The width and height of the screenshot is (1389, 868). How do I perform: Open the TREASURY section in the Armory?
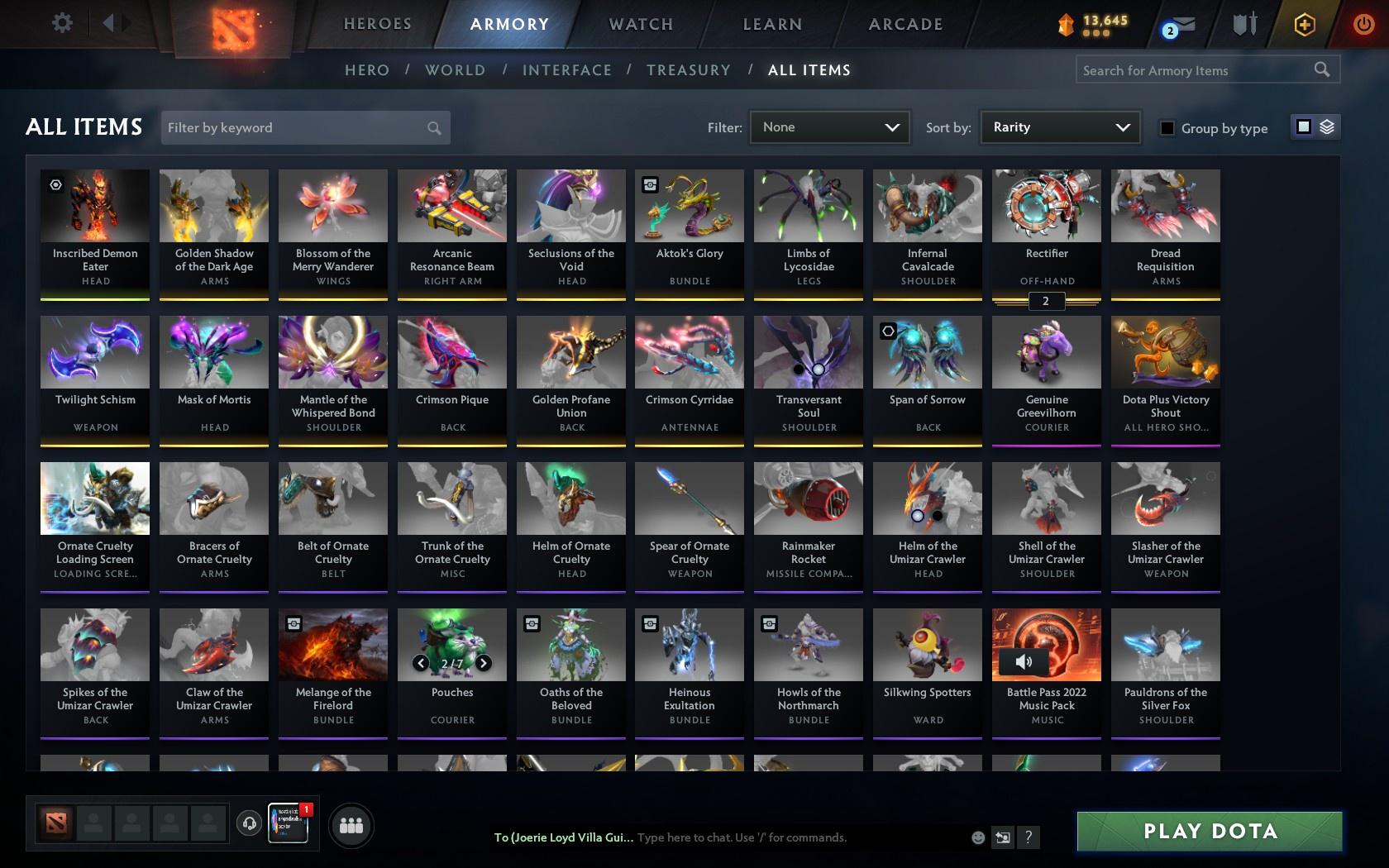(689, 70)
